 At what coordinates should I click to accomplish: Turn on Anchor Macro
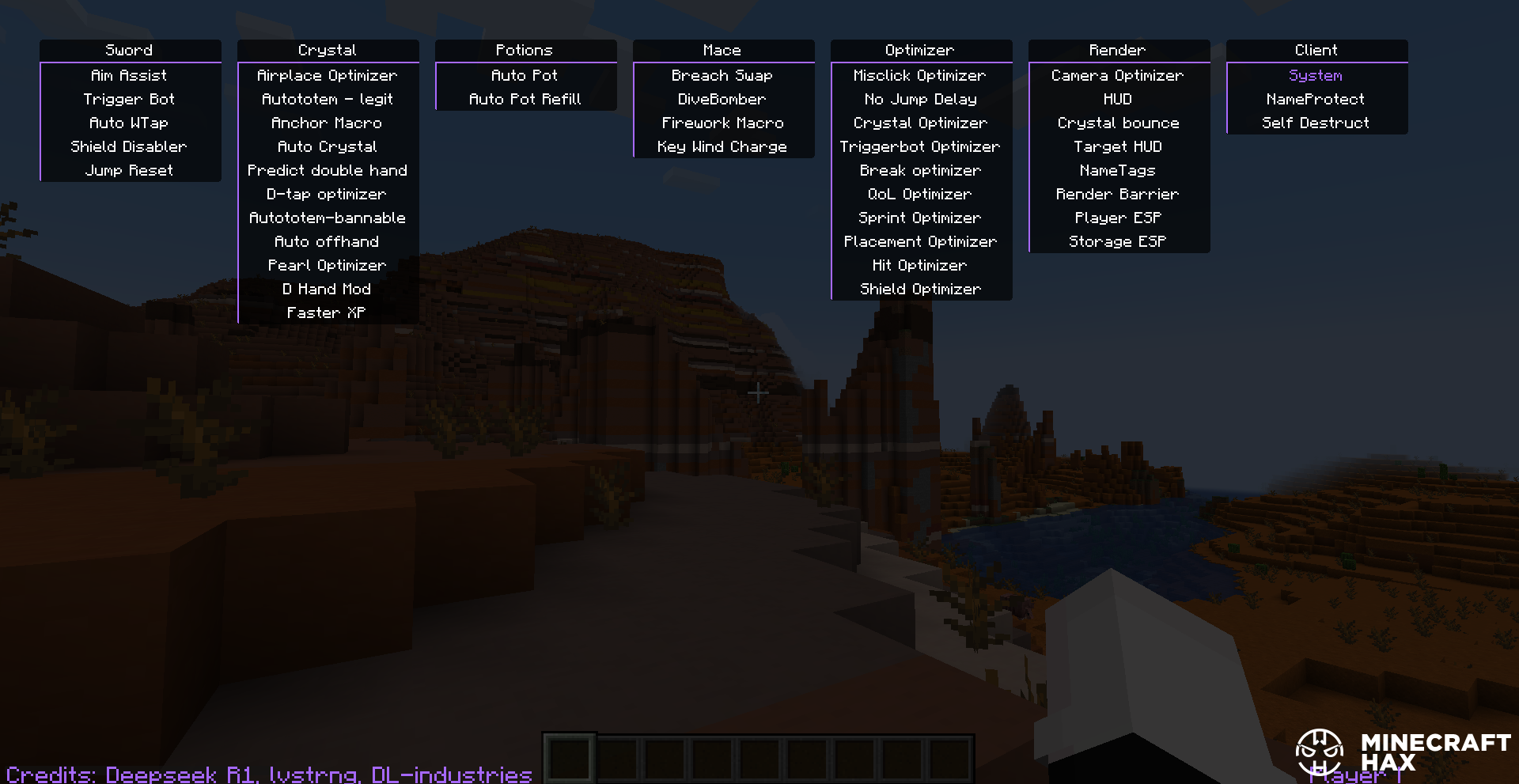pyautogui.click(x=327, y=123)
